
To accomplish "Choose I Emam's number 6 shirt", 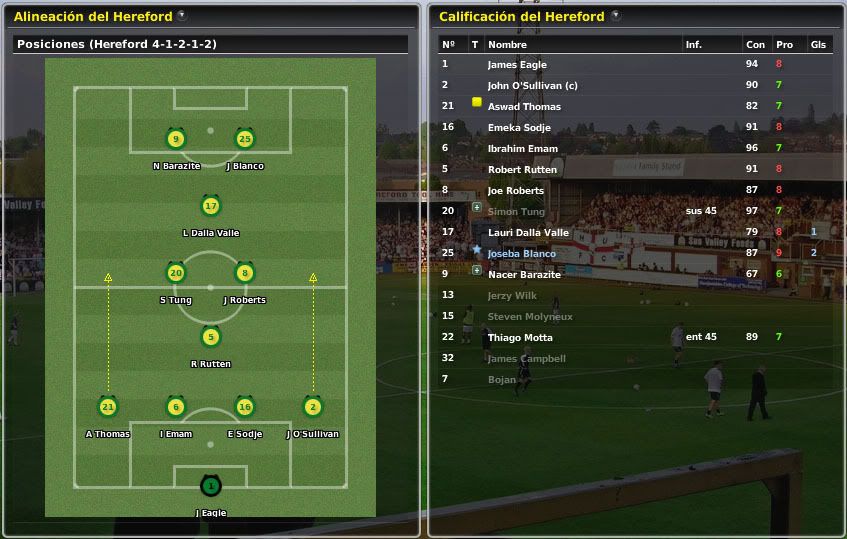I will click(176, 407).
